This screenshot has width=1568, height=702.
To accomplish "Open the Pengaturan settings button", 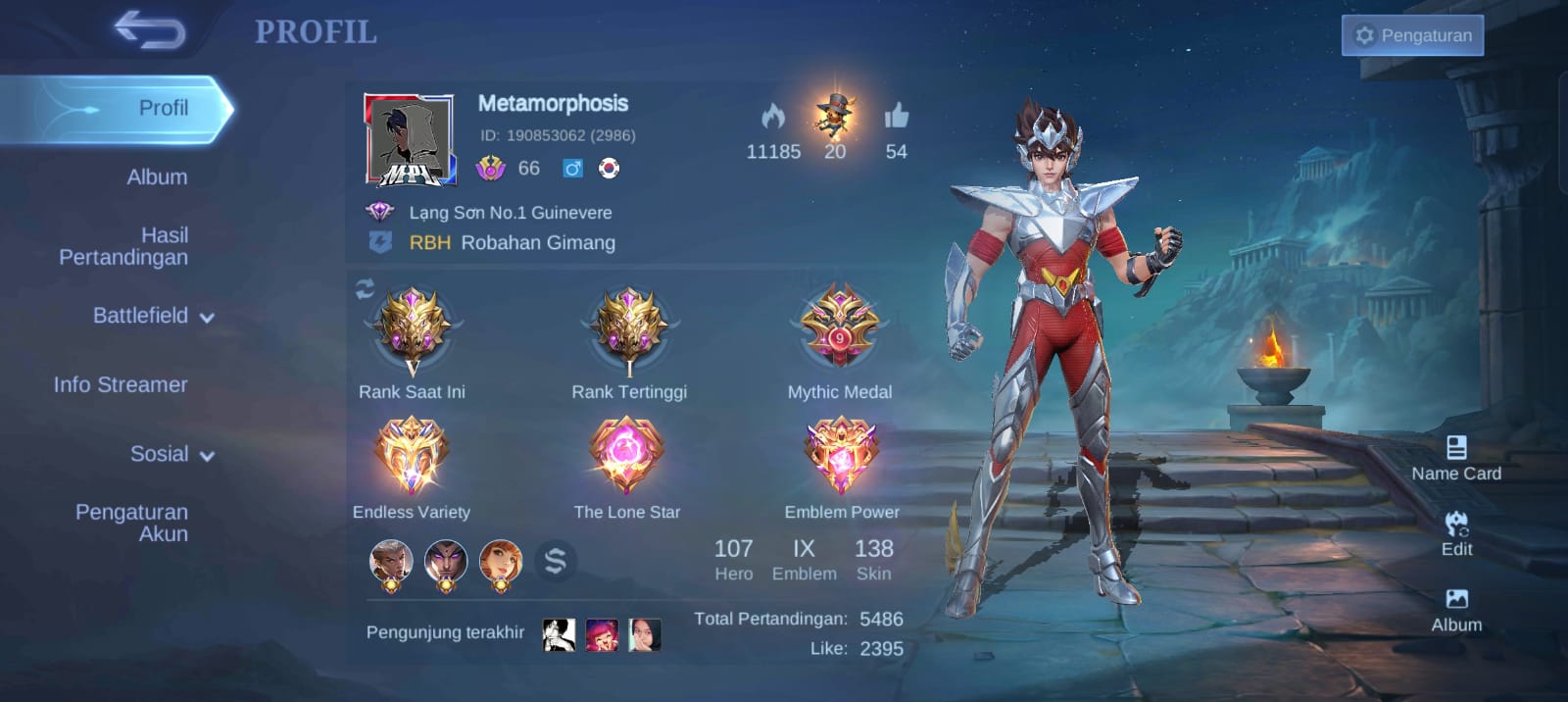I will [x=1412, y=35].
